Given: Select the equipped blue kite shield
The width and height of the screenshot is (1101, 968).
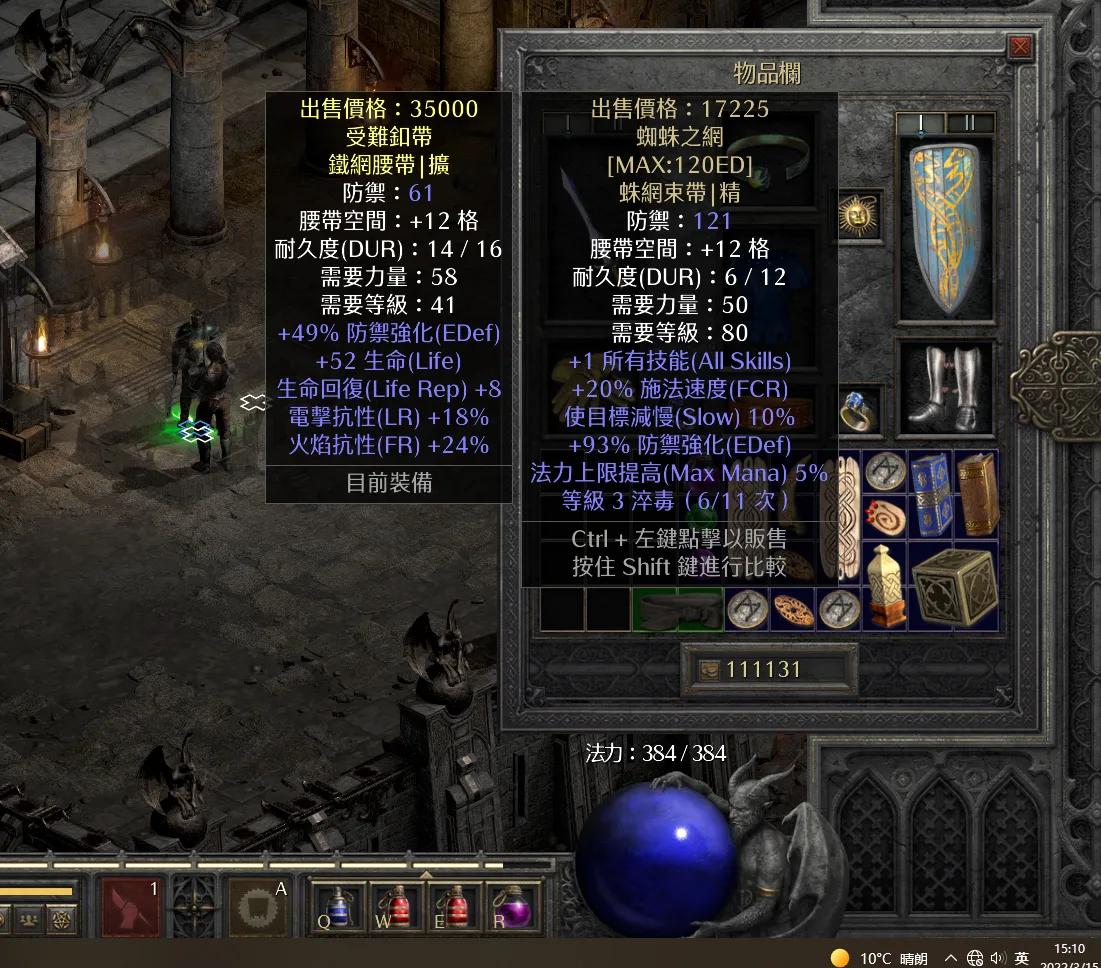Looking at the screenshot, I should coord(945,230).
